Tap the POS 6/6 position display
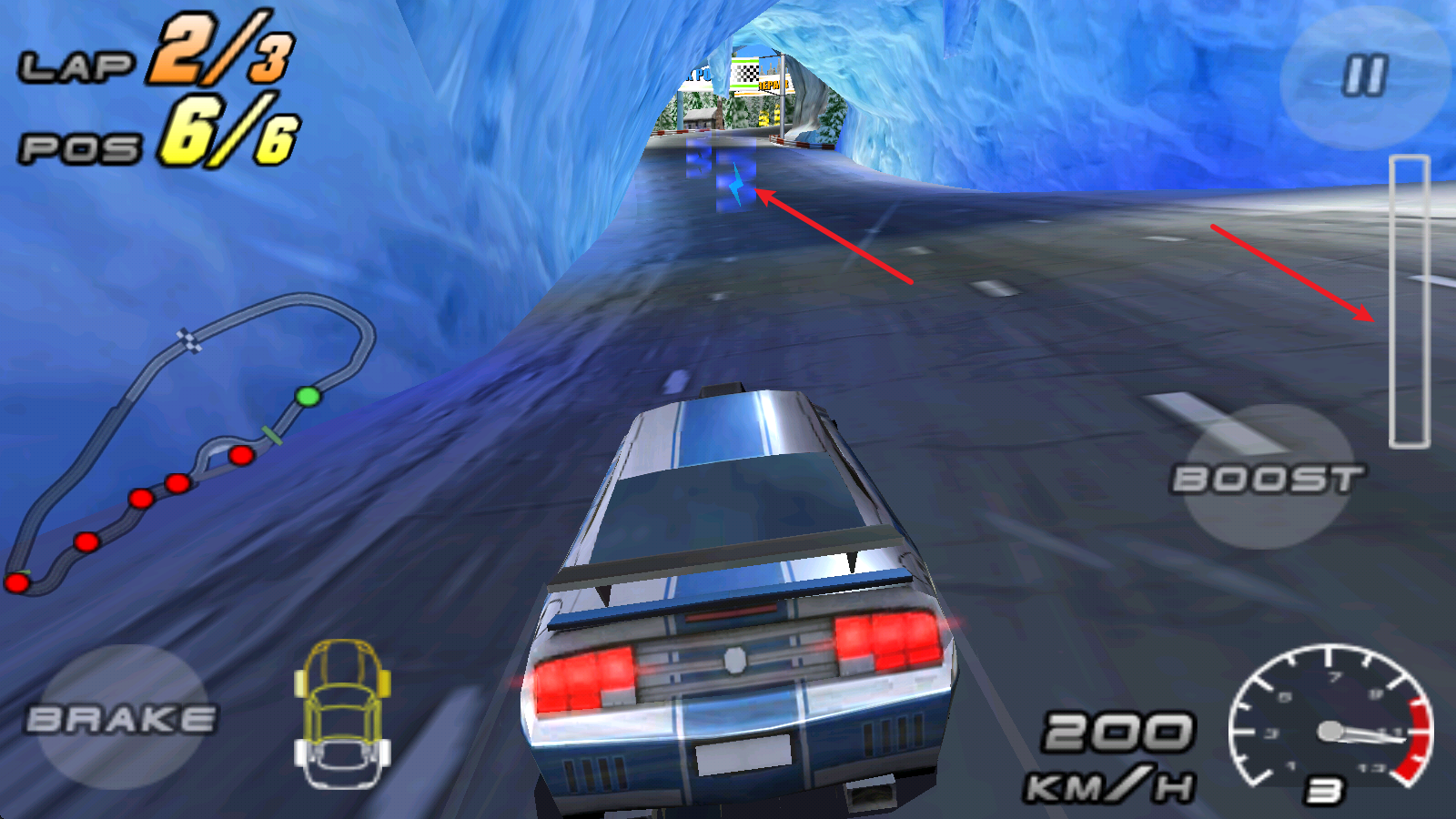Screen dimensions: 1456x819 click(159, 132)
